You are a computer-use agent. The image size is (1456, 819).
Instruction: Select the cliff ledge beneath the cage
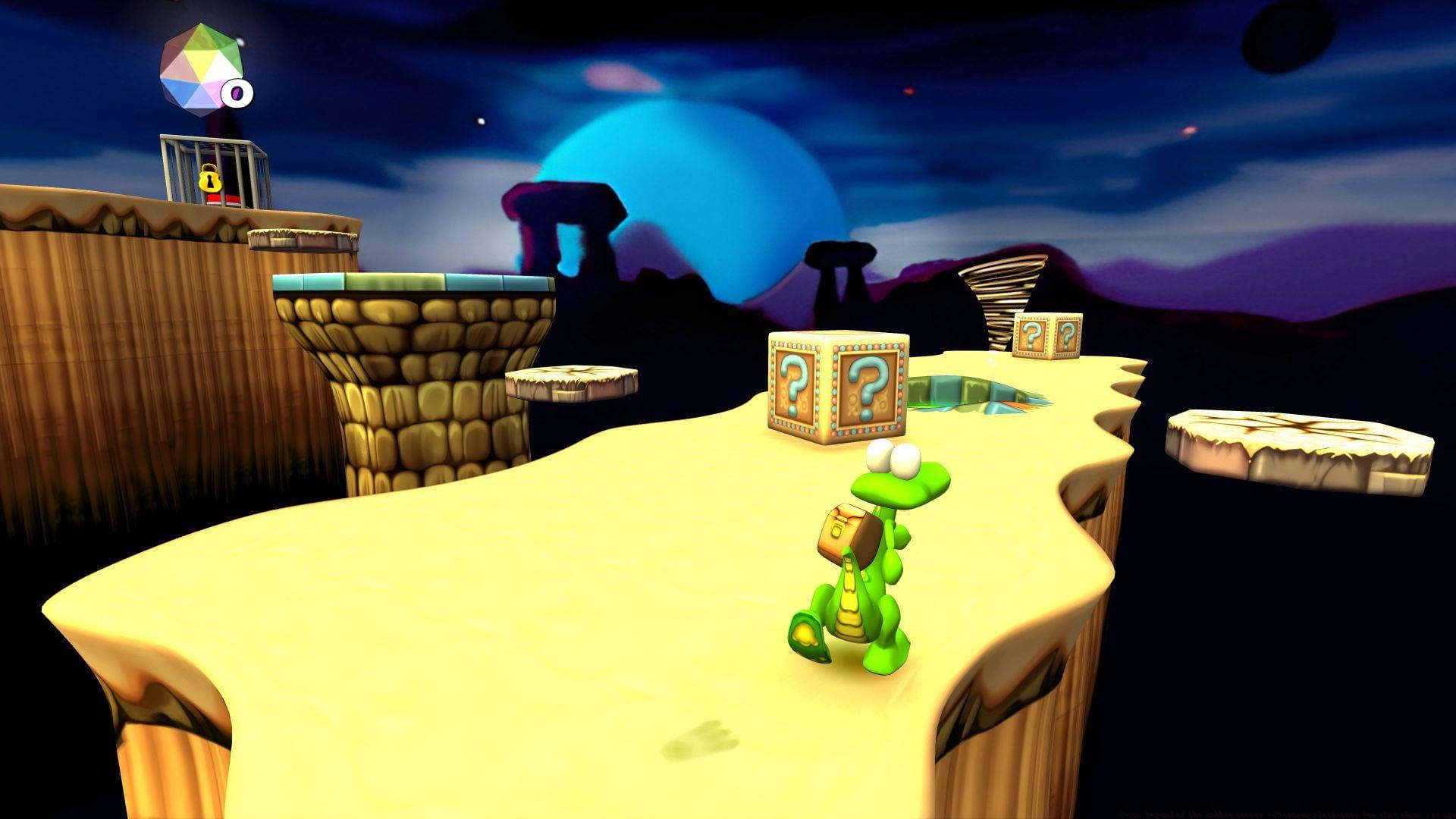(x=152, y=220)
